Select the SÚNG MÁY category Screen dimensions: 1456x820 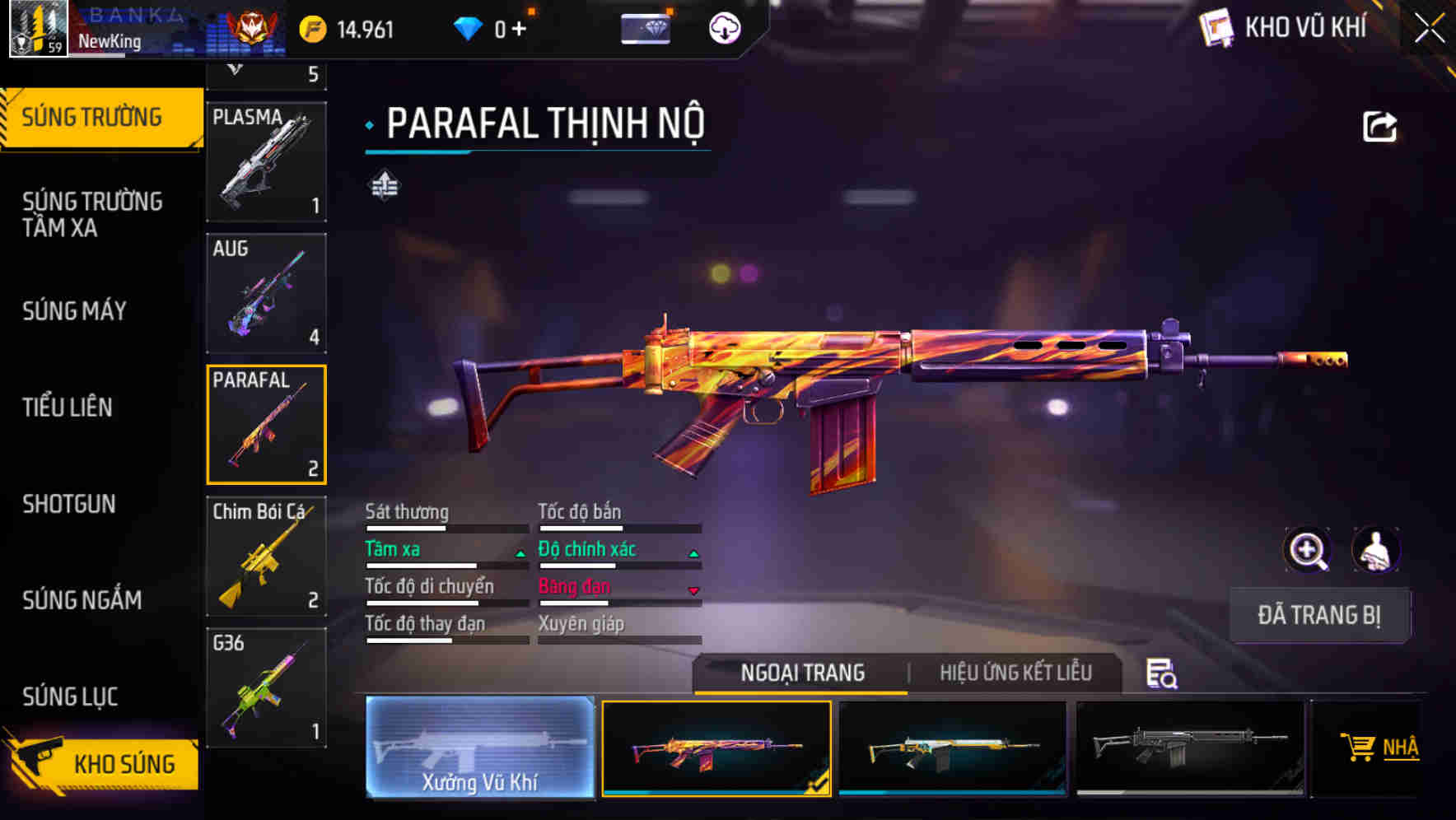[74, 311]
